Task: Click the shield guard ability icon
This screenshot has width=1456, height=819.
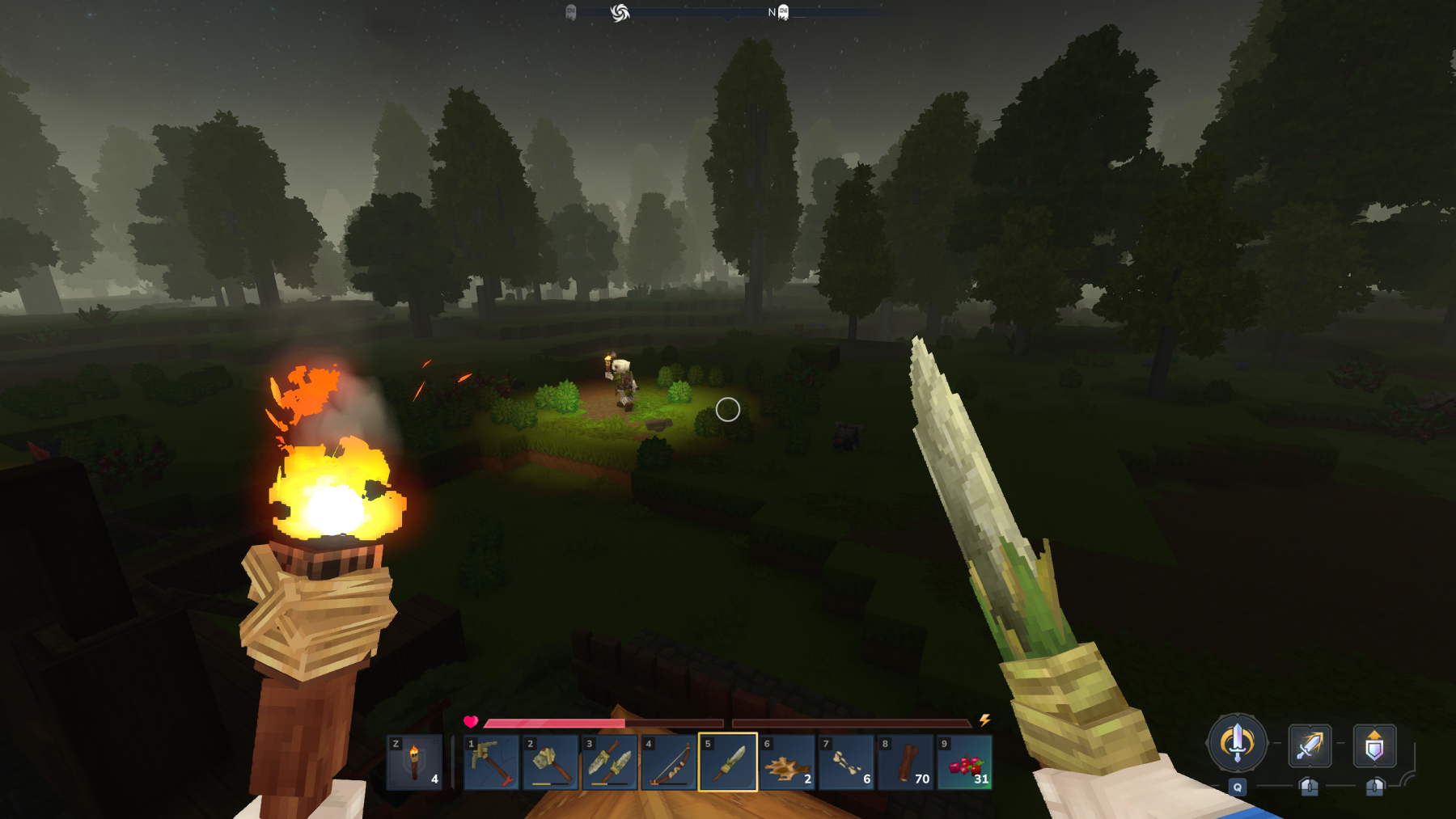Action: coord(1374,745)
